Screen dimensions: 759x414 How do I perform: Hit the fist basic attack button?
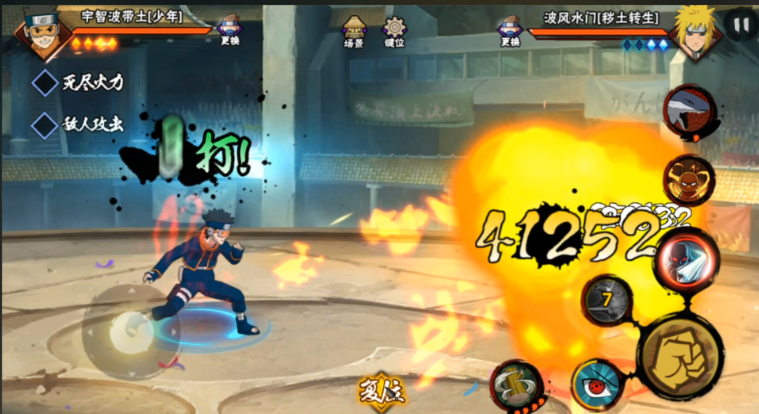point(680,355)
